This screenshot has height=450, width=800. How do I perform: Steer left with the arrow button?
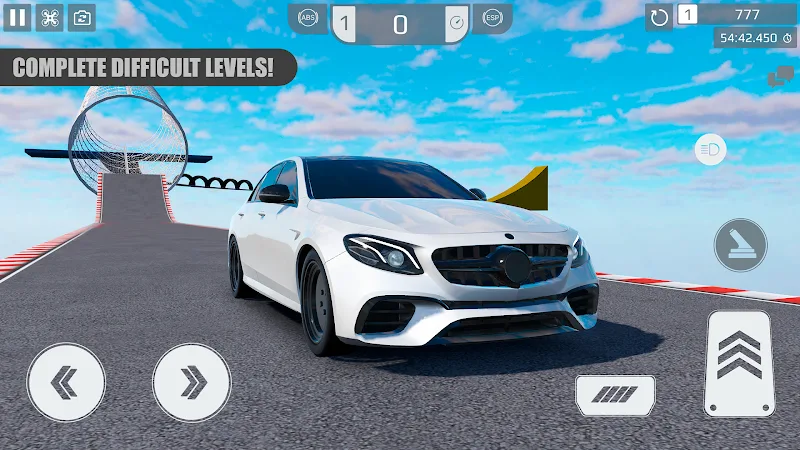click(x=67, y=382)
